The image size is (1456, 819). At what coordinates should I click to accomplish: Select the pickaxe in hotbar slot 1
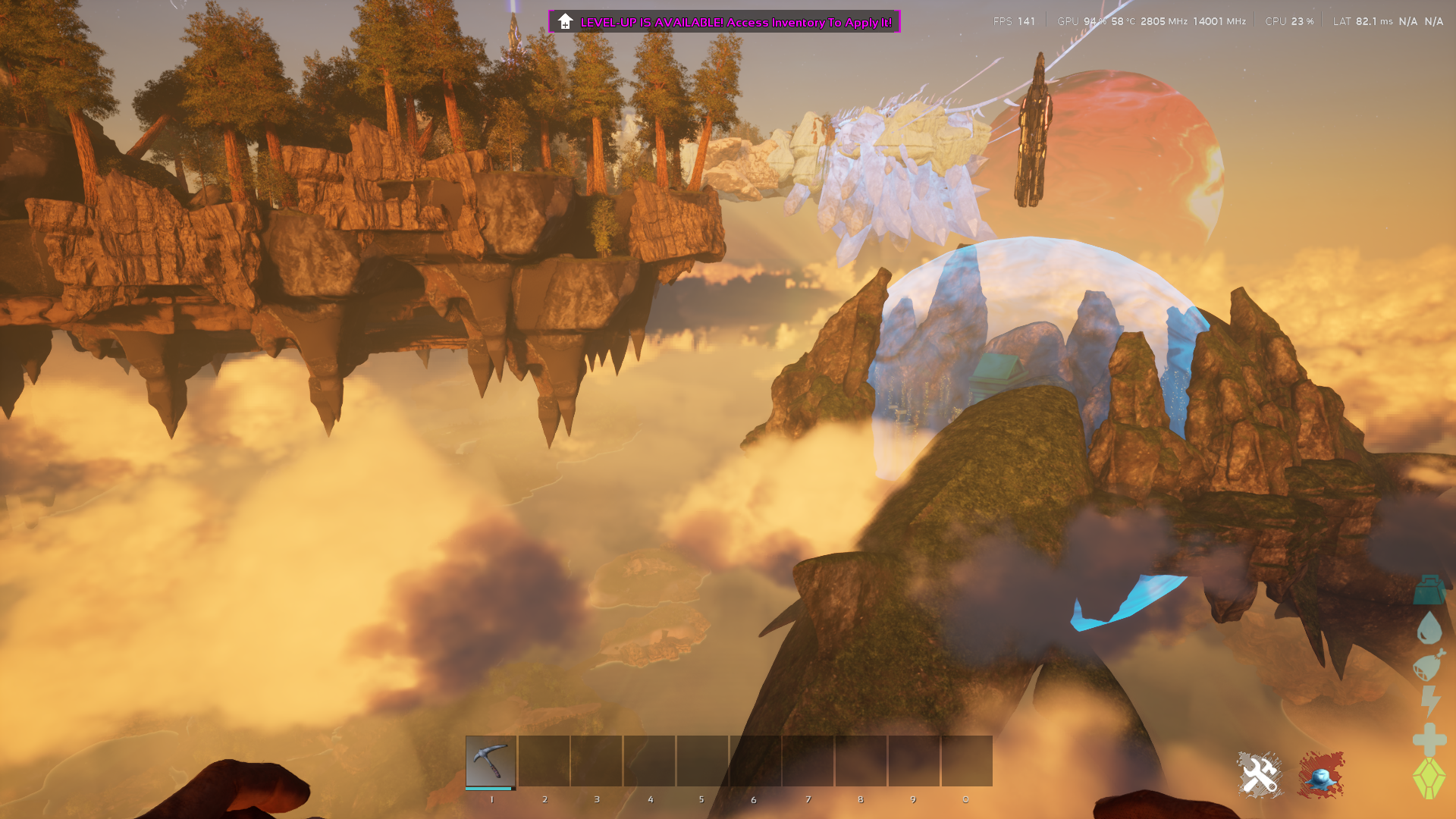(x=491, y=761)
